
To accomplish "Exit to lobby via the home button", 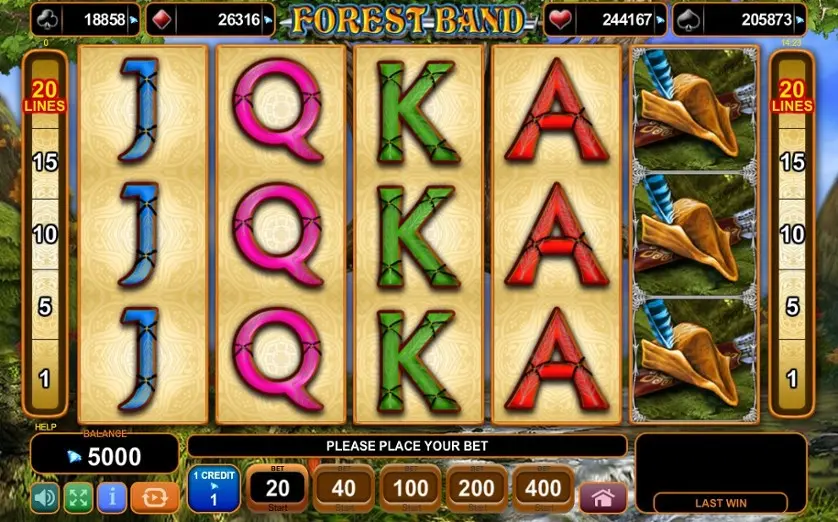I will click(603, 497).
